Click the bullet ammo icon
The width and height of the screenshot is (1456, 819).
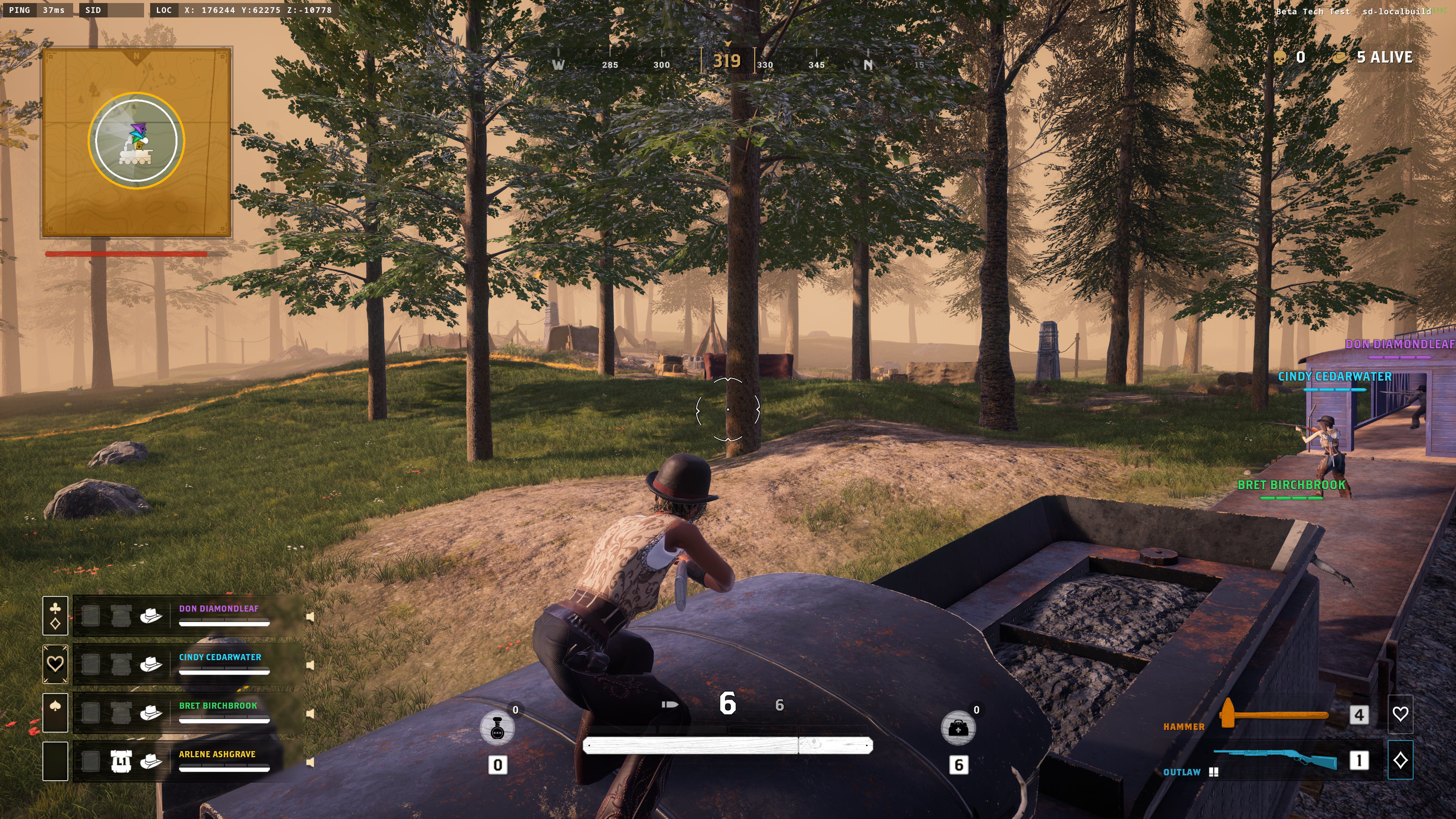coord(670,705)
